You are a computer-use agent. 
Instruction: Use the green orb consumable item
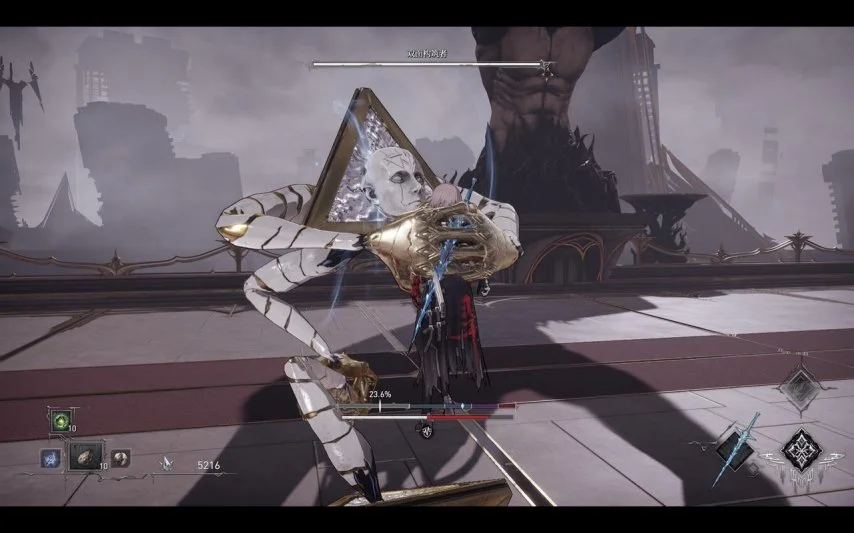(59, 421)
